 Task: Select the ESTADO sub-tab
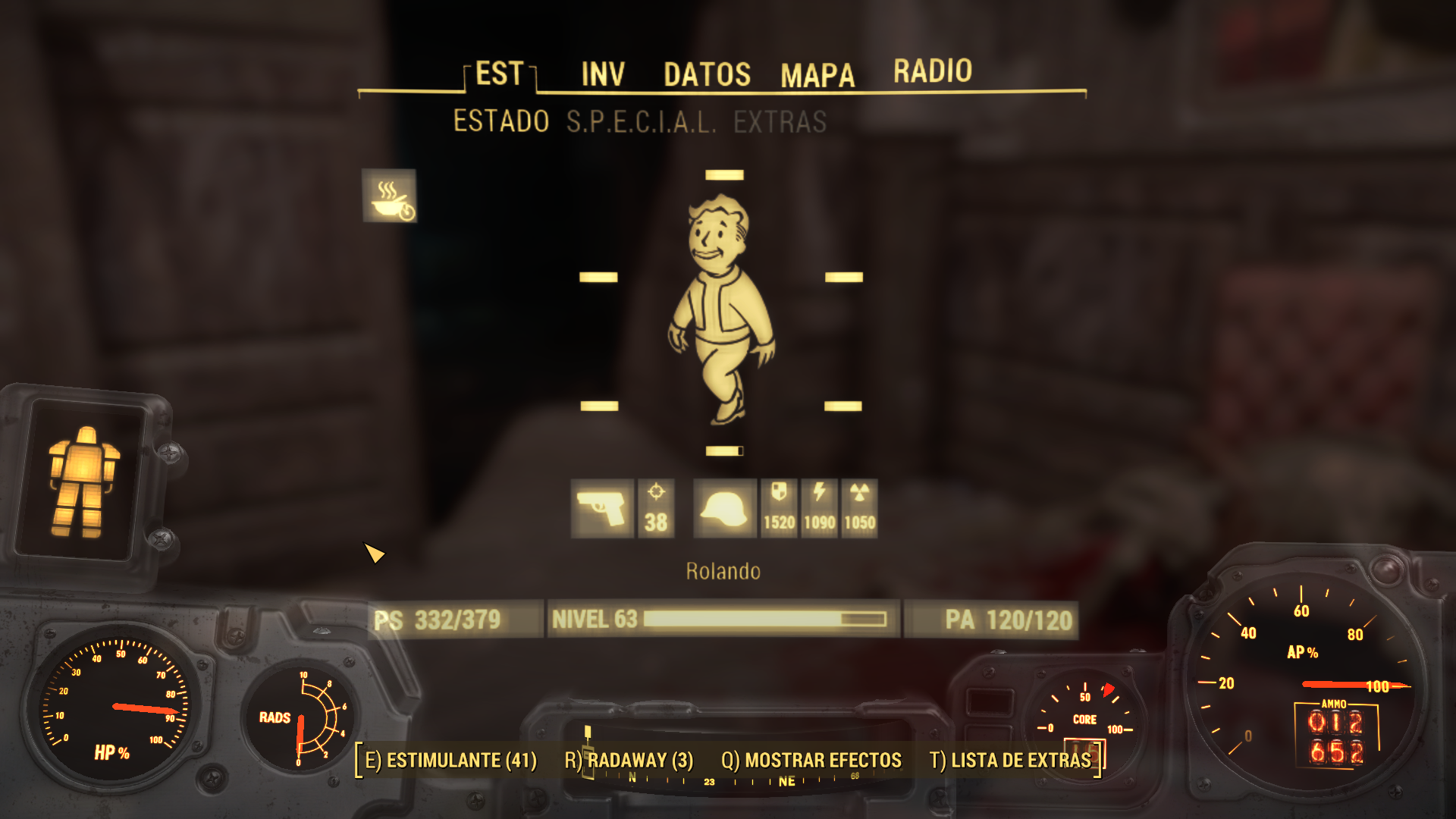pyautogui.click(x=501, y=121)
